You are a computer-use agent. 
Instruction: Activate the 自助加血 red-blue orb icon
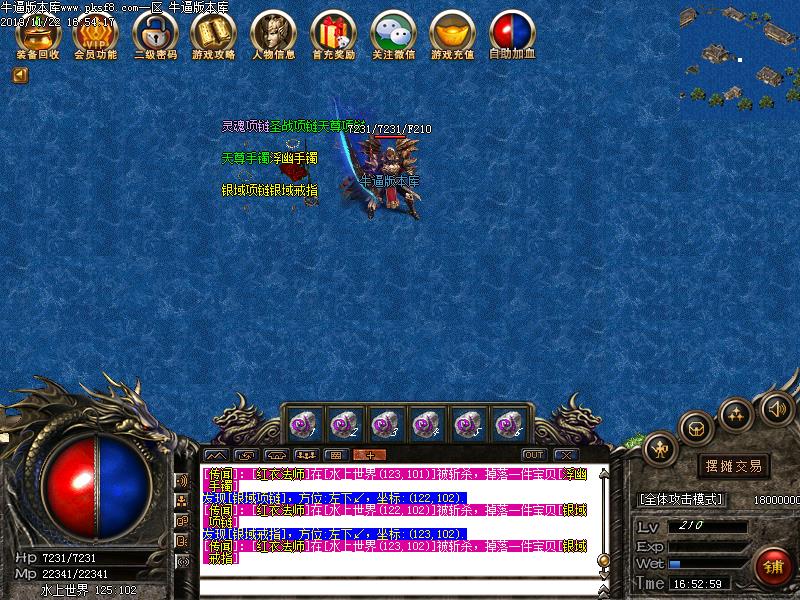pos(512,35)
